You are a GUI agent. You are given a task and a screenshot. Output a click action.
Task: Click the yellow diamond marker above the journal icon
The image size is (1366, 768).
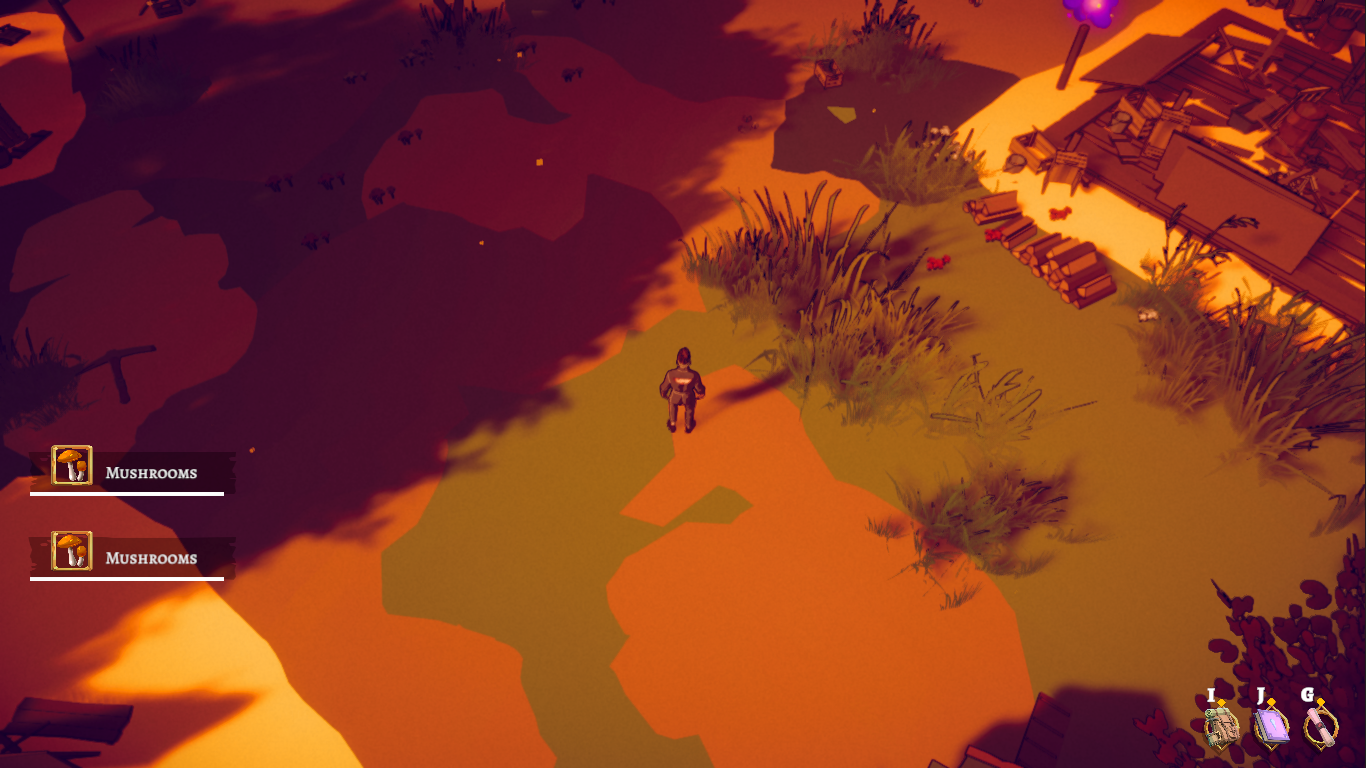[x=1270, y=701]
